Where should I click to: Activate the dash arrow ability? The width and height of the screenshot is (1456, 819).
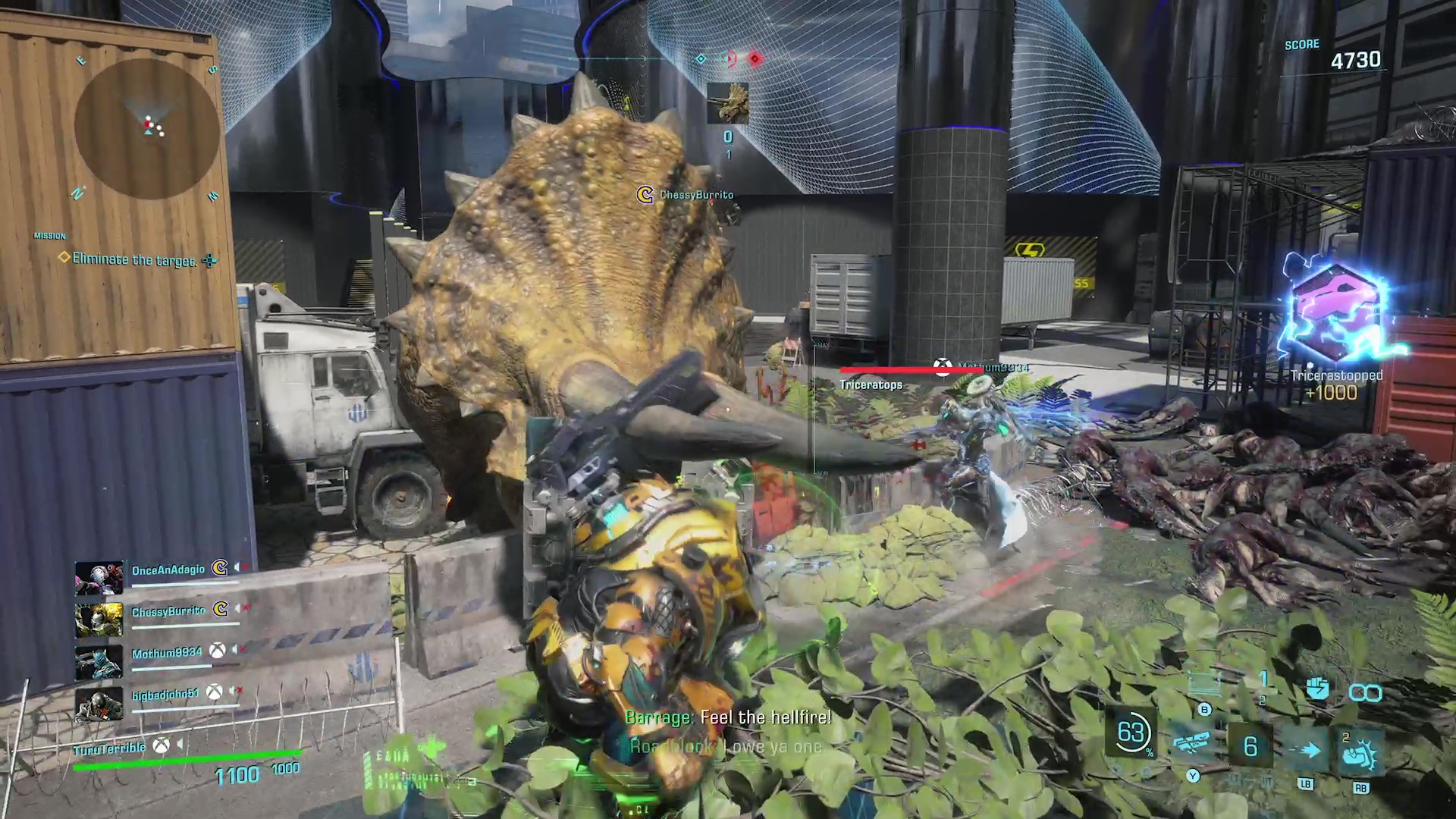click(x=1309, y=749)
